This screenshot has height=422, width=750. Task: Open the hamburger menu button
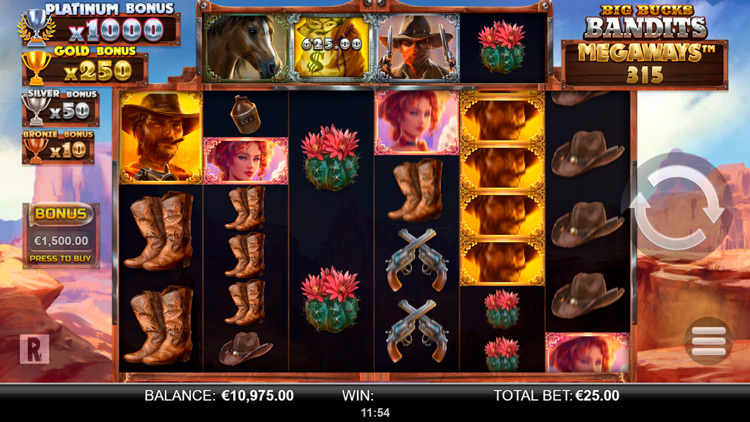point(708,340)
